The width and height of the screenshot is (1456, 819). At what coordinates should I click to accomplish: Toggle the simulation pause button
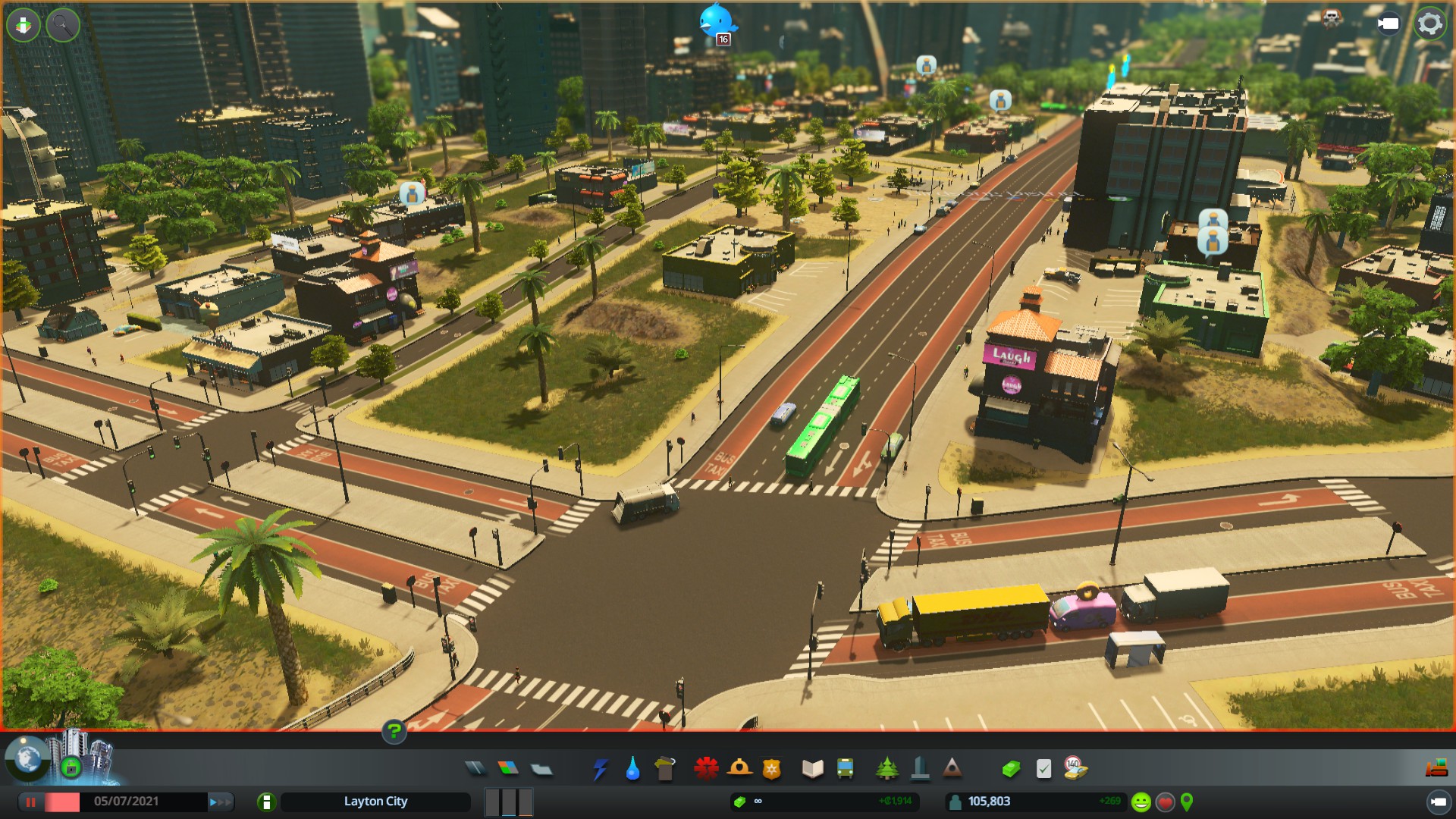31,802
